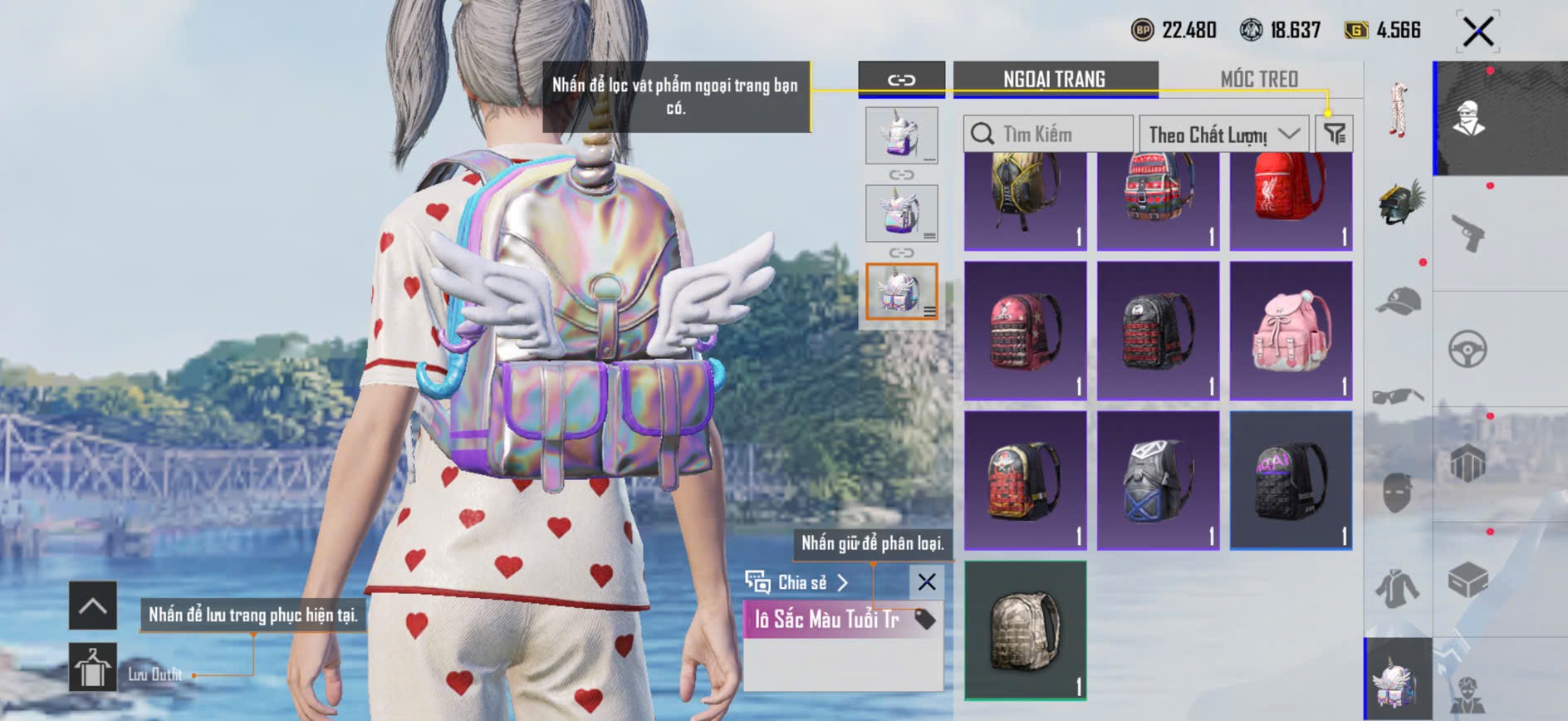Open the Theo Chất Lượng sort dropdown

(1223, 134)
